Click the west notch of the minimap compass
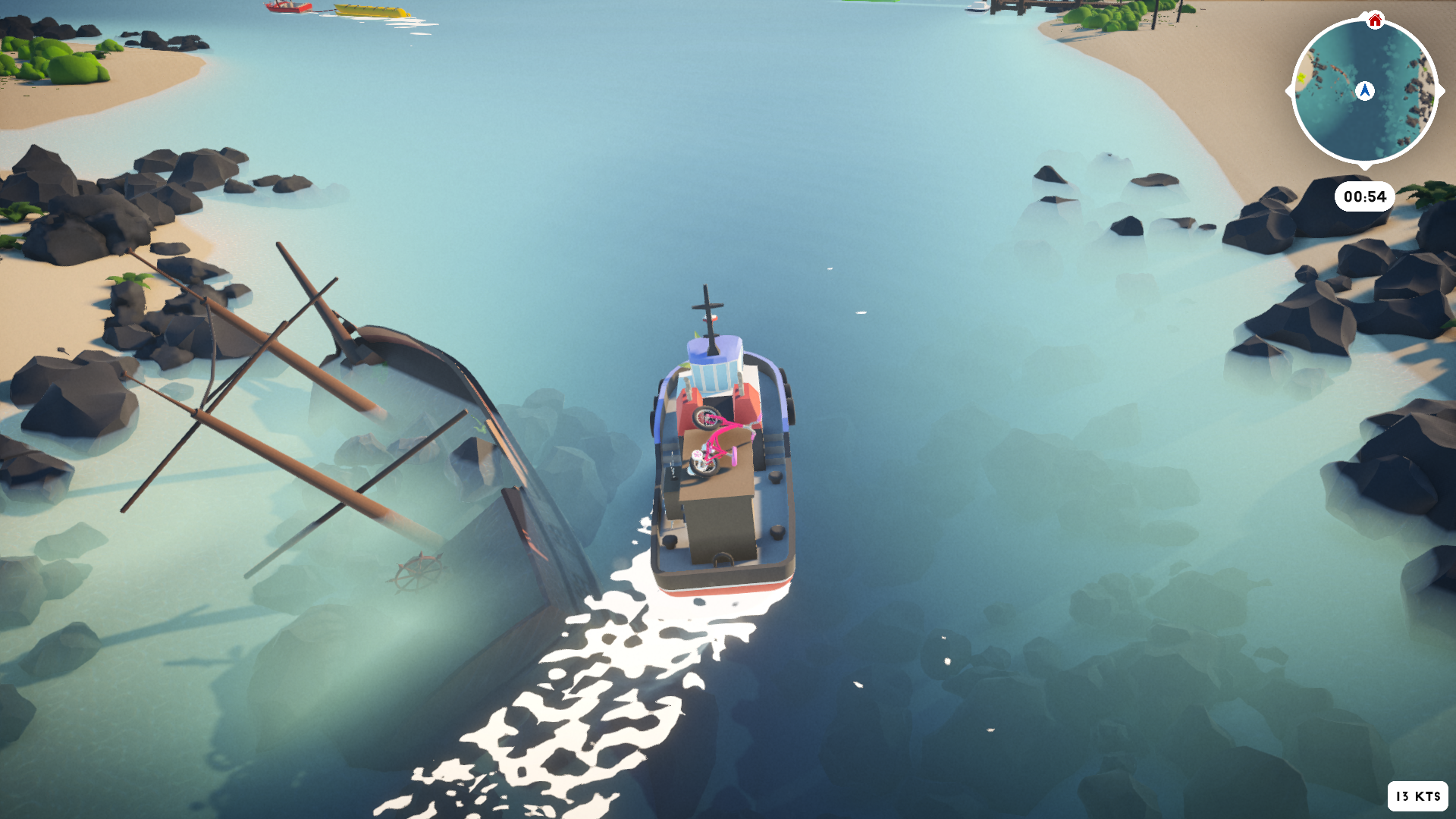Viewport: 1456px width, 819px height. [x=1288, y=89]
